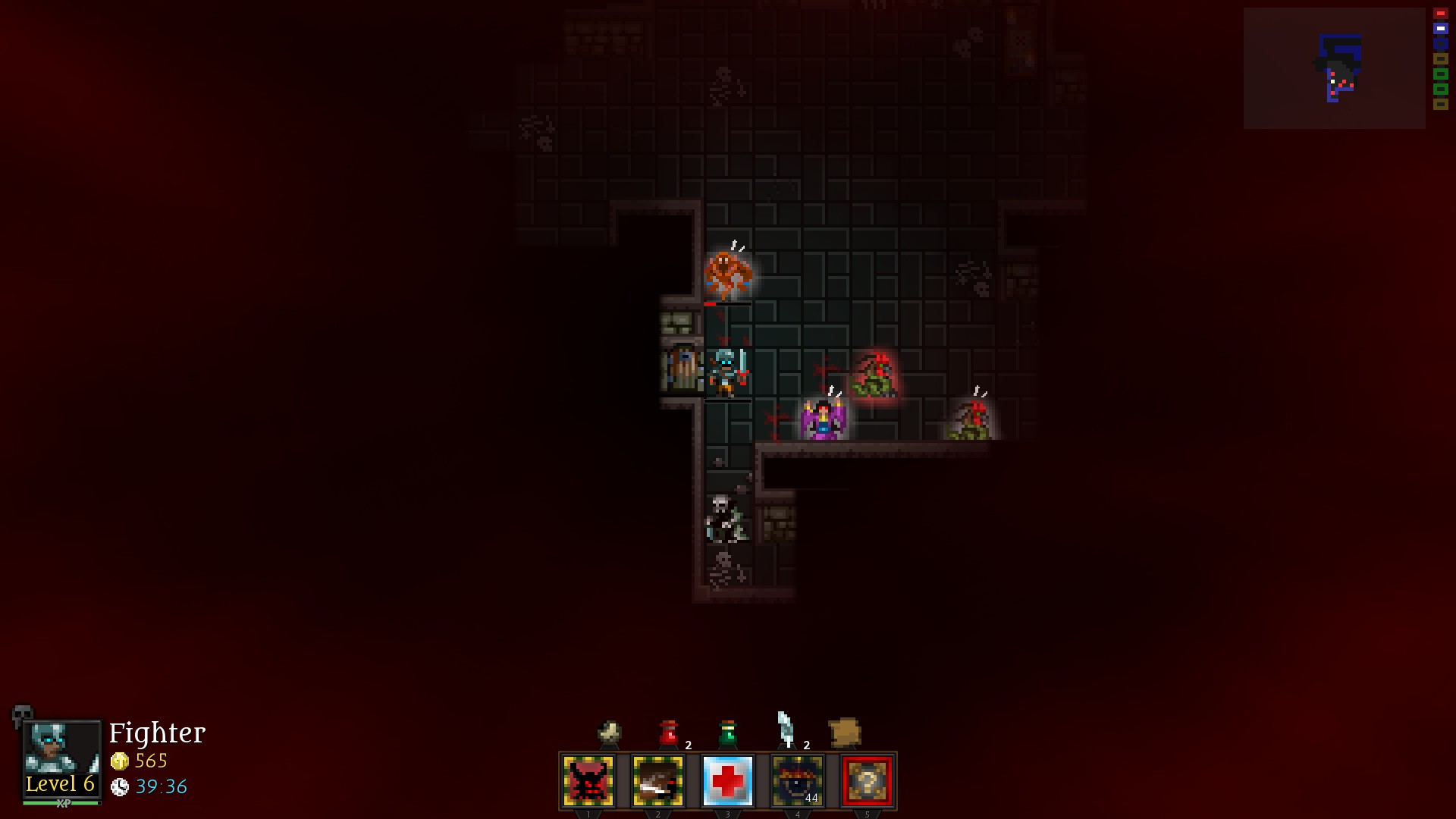Use the red cross healing item in slot 3

point(726,781)
